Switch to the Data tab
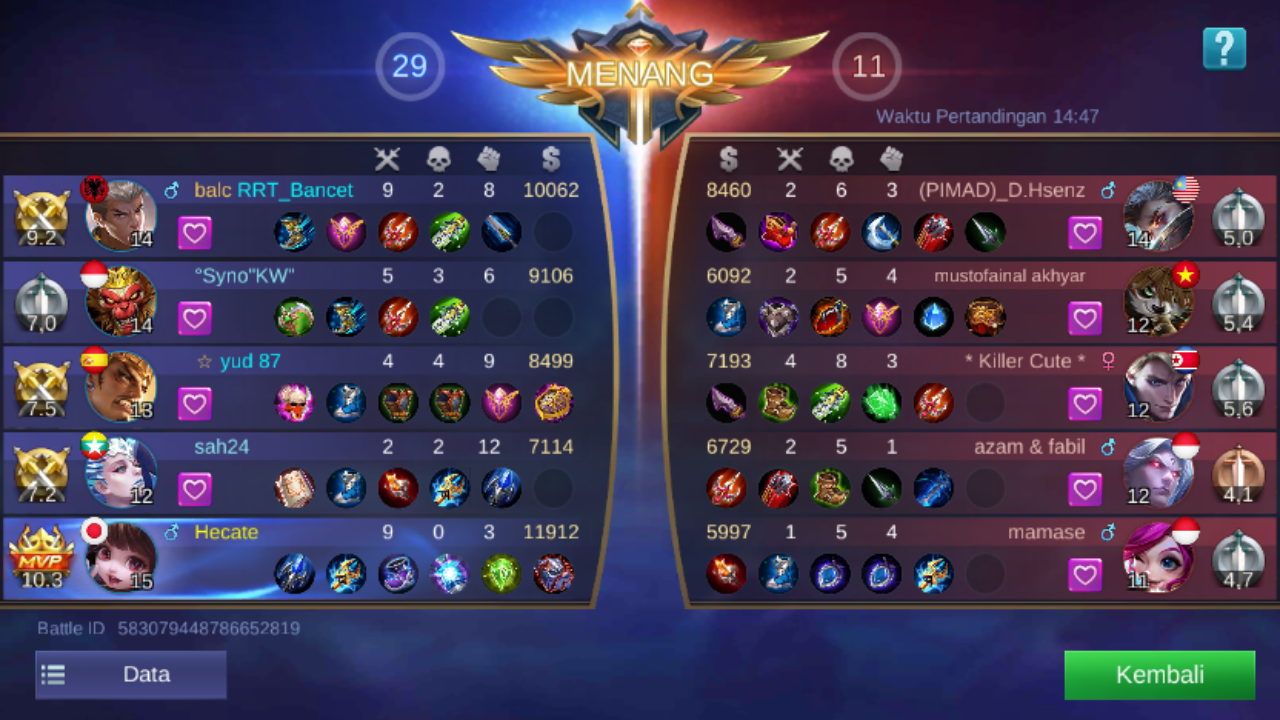Viewport: 1280px width, 720px height. click(x=146, y=674)
